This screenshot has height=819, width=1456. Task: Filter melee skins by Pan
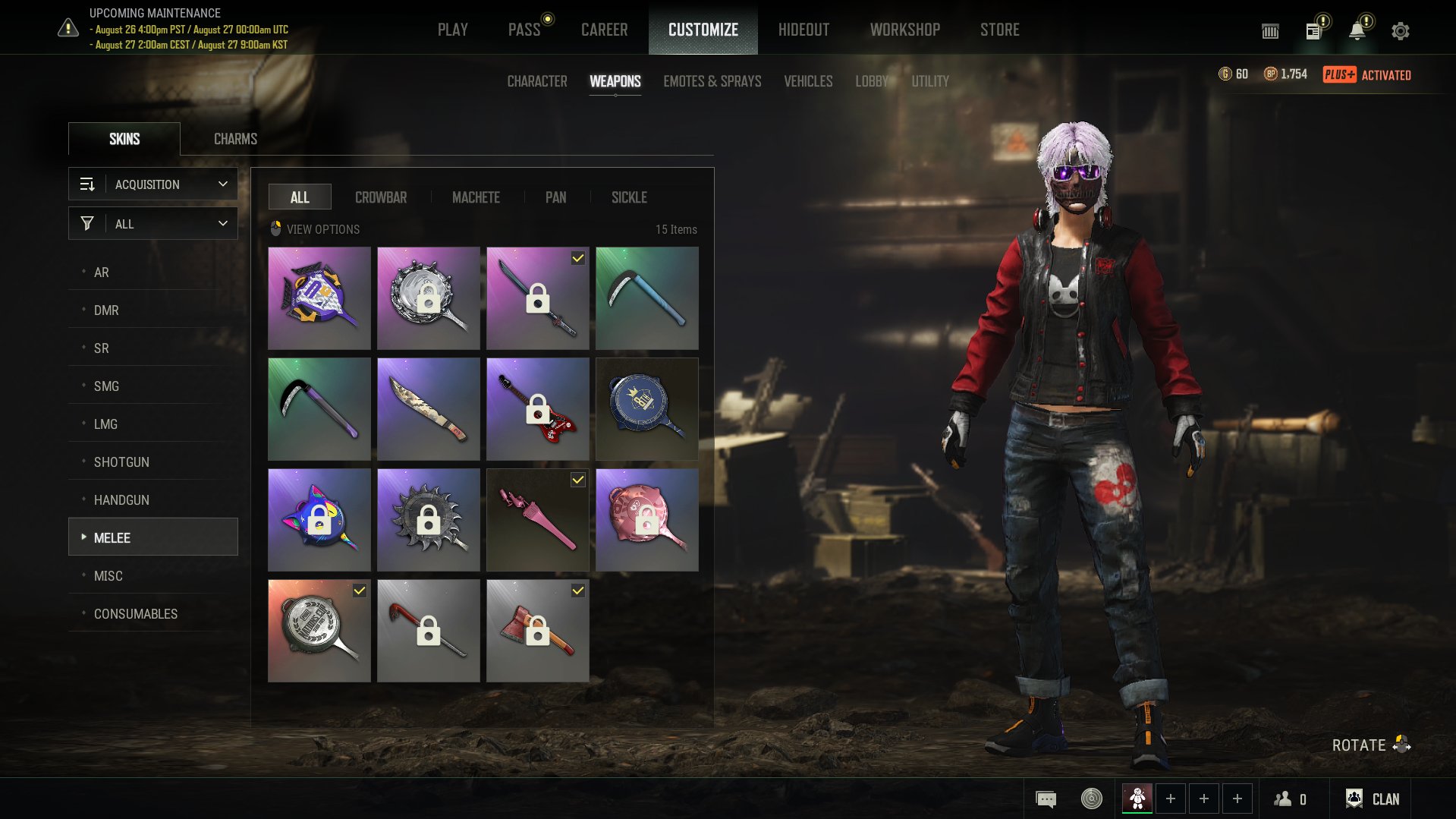[x=555, y=197]
